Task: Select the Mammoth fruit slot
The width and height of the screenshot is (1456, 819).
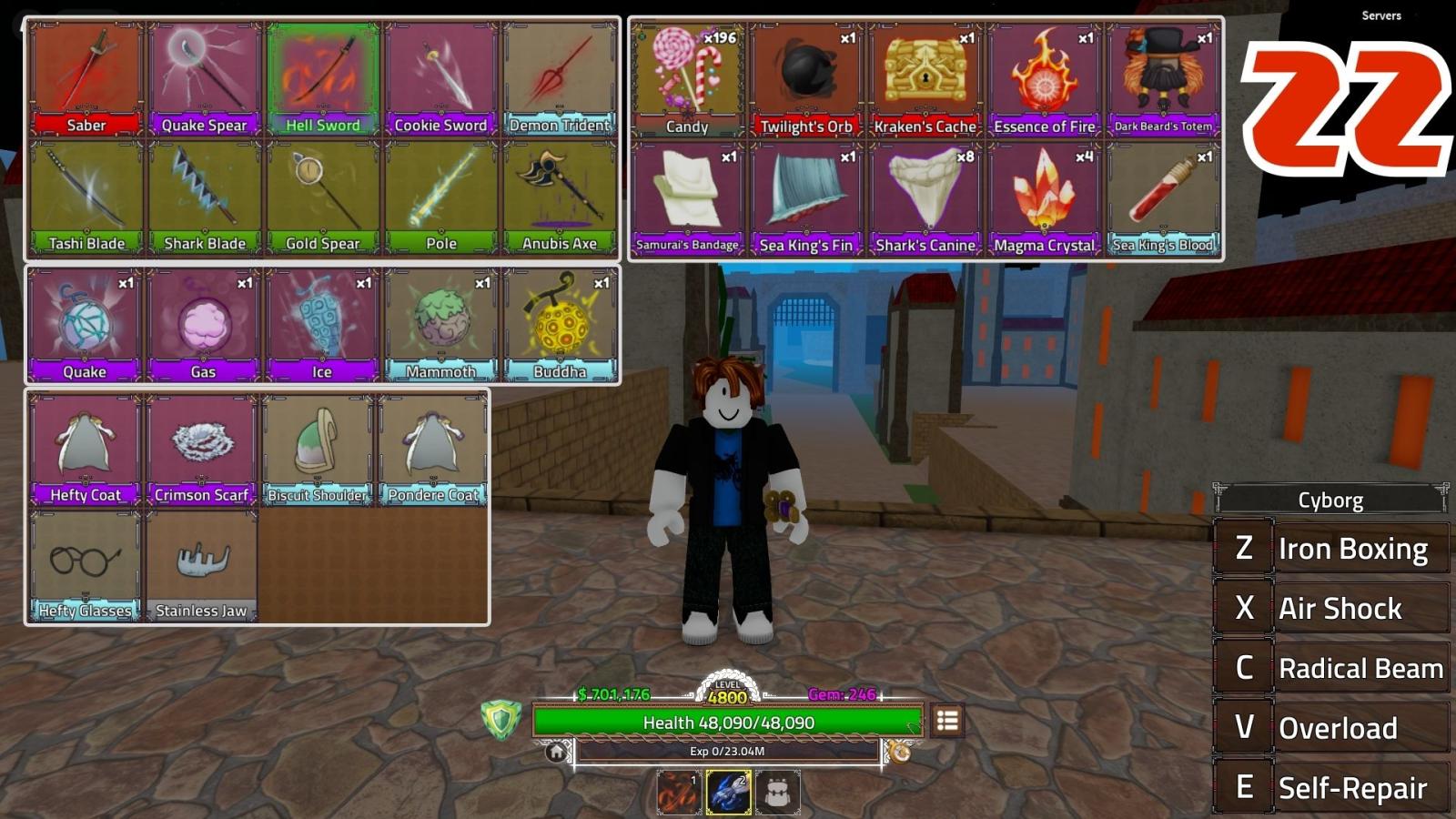Action: 441,324
